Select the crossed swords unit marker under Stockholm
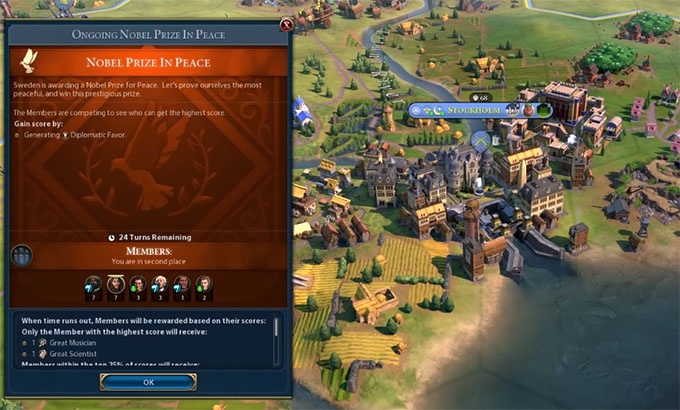The height and width of the screenshot is (410, 680). [480, 141]
